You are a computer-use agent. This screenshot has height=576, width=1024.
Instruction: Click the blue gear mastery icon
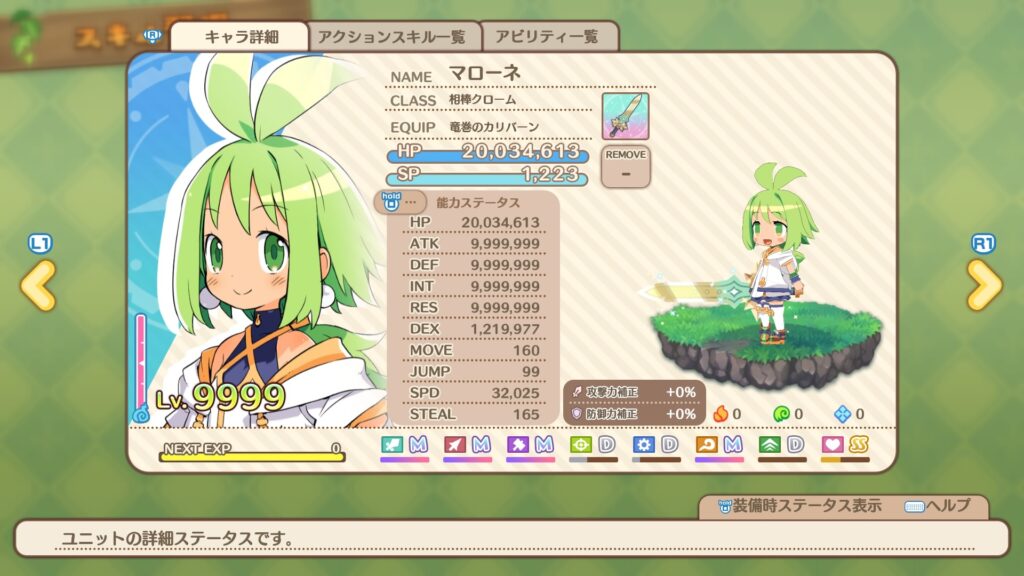coord(643,444)
